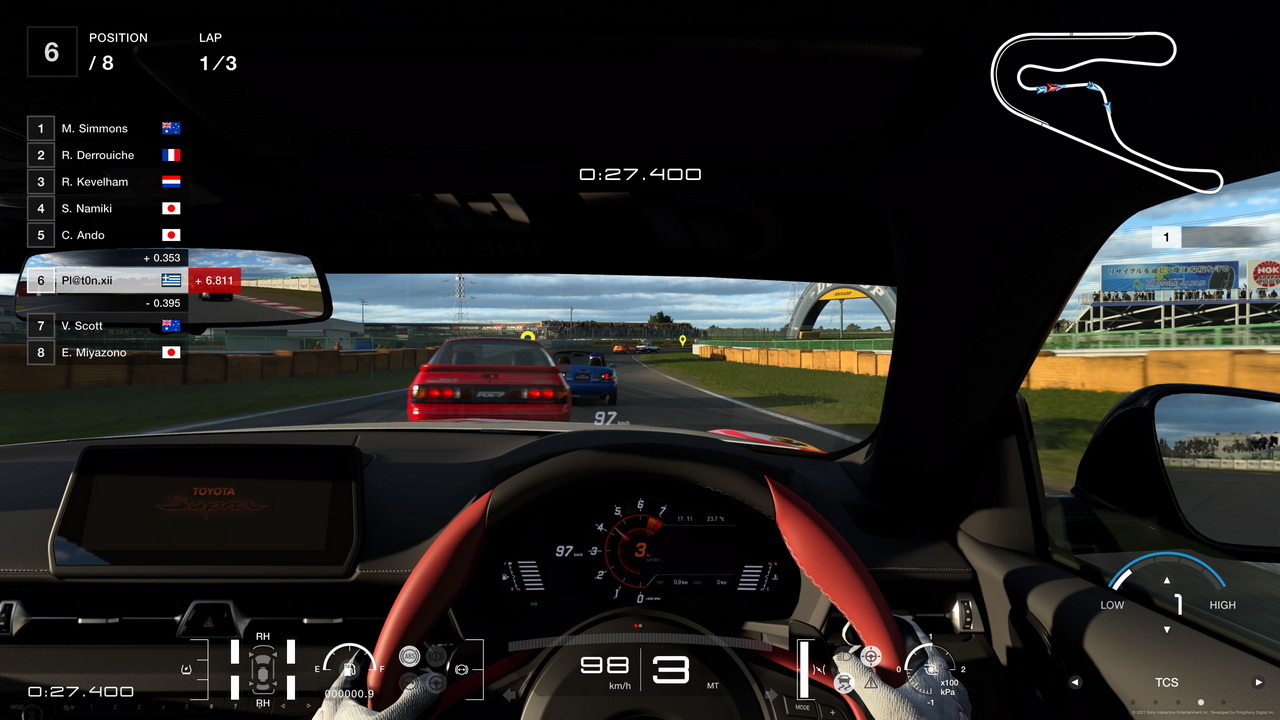Click the fuel gauge icon

point(349,665)
